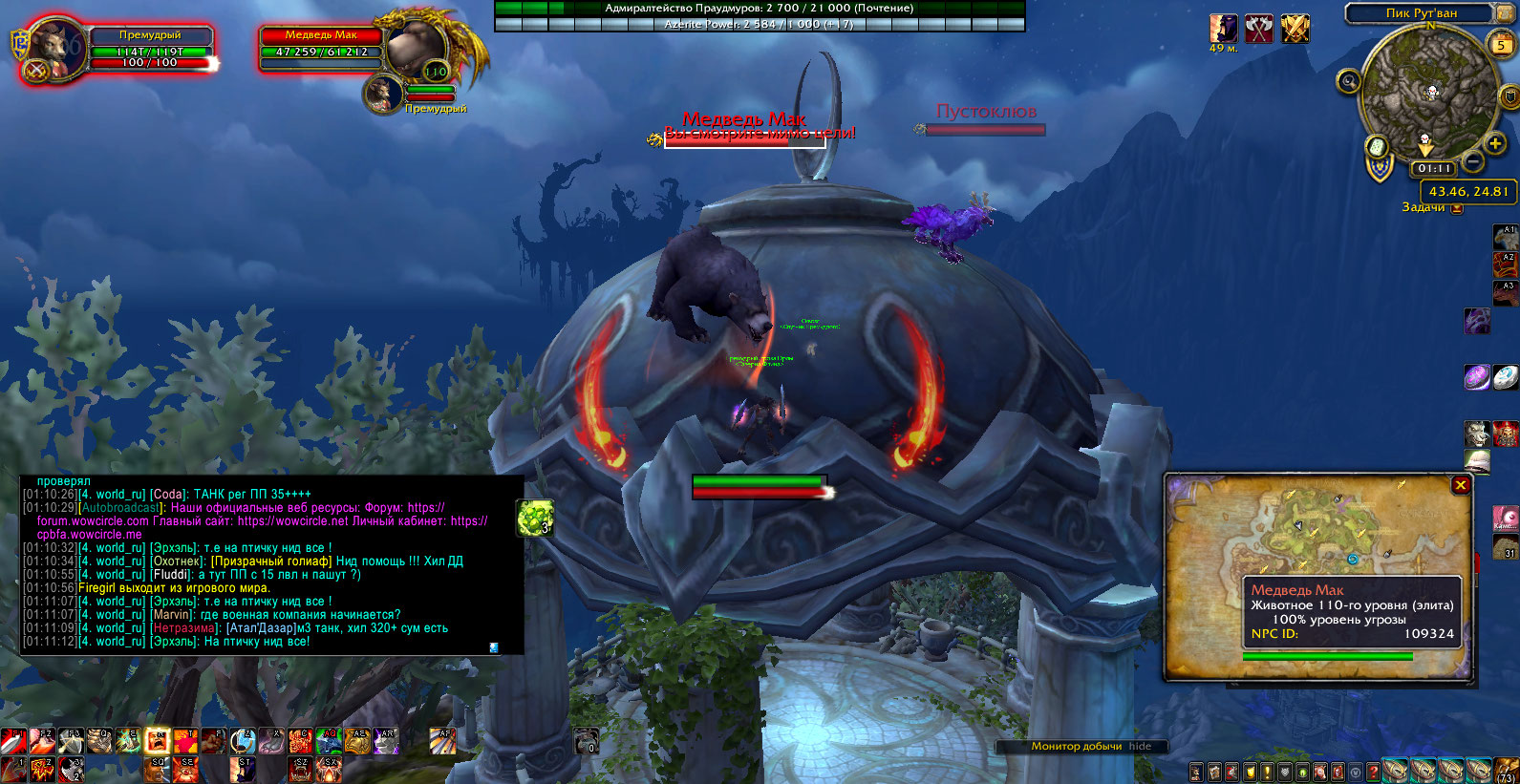The height and width of the screenshot is (784, 1520).
Task: Close the small world map window
Action: pos(1460,485)
